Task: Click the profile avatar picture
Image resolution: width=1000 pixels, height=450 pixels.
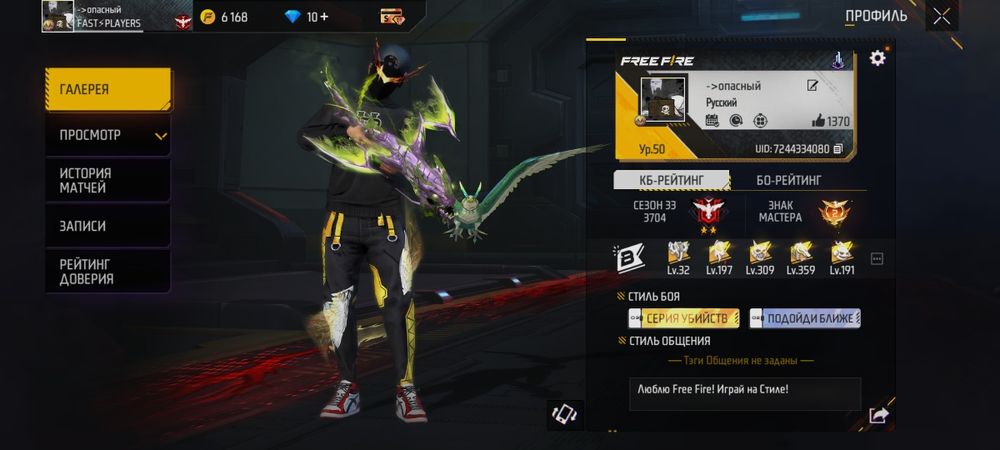Action: tap(662, 101)
